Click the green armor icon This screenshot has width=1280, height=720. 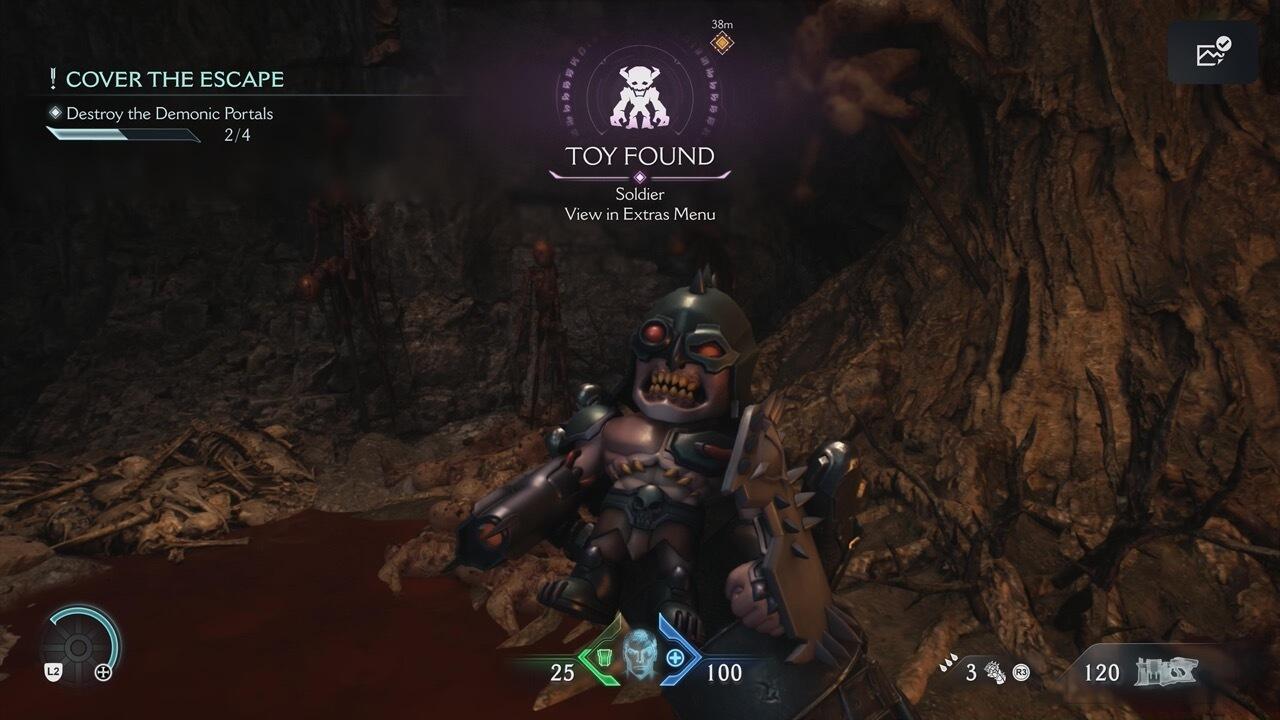pos(605,658)
